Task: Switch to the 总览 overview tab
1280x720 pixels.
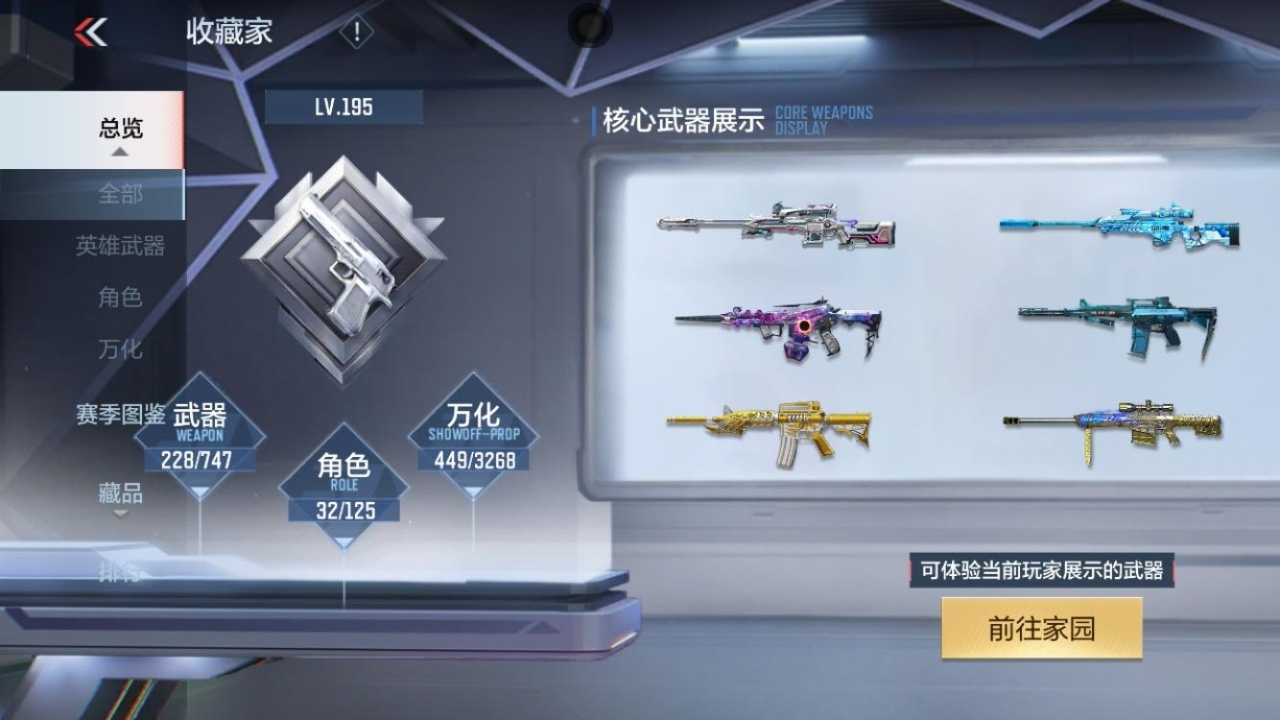Action: click(x=119, y=127)
